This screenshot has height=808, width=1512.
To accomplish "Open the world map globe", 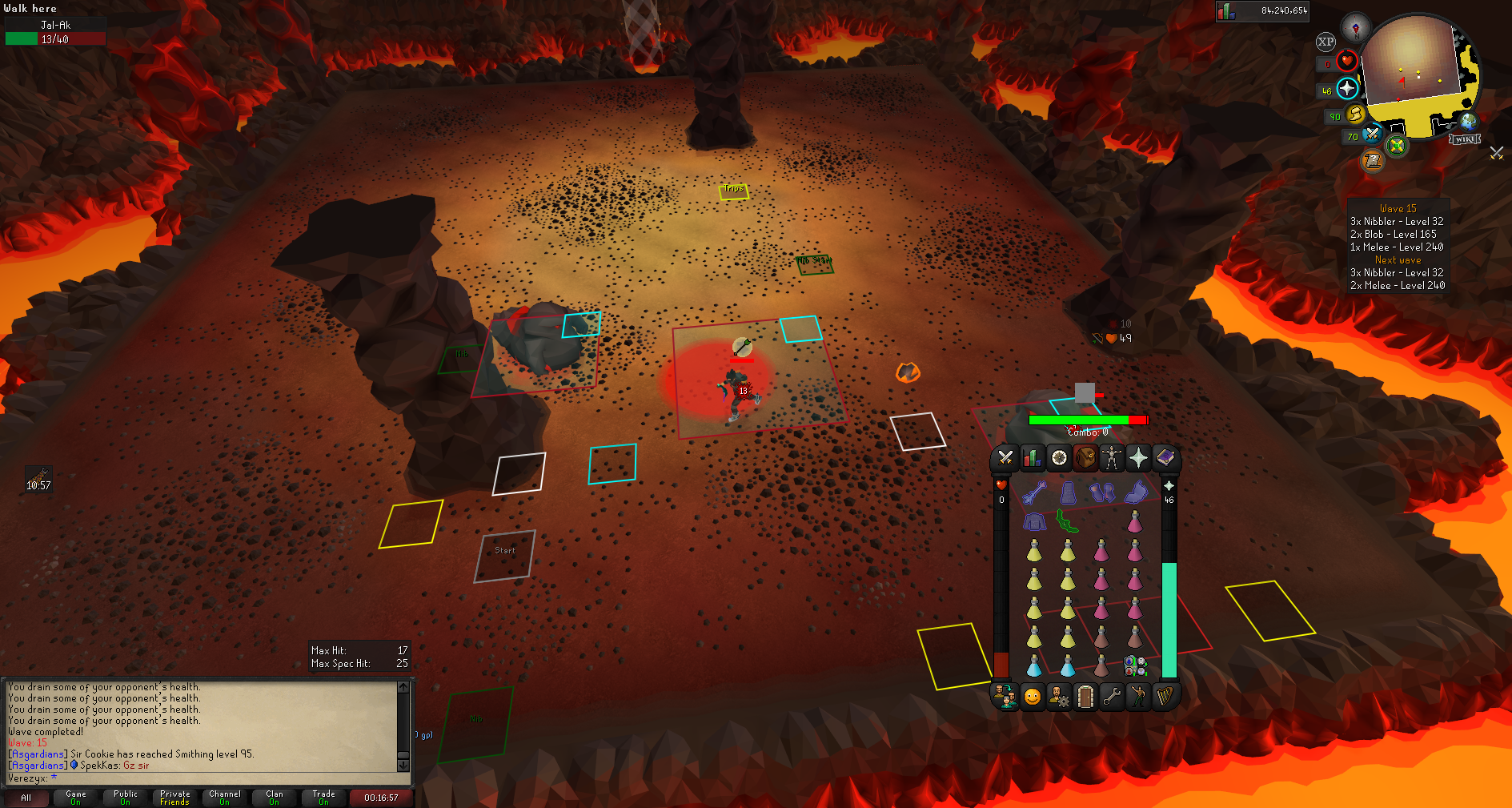I will click(1468, 122).
